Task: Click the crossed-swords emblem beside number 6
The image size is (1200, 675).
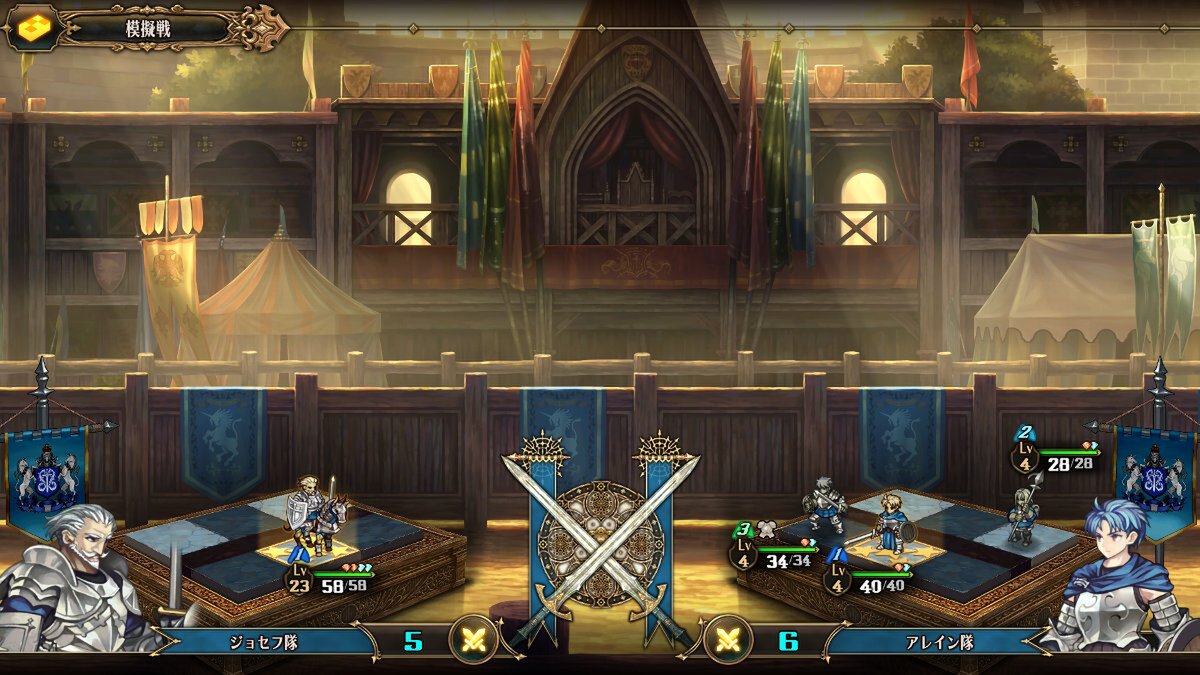Action: point(728,640)
